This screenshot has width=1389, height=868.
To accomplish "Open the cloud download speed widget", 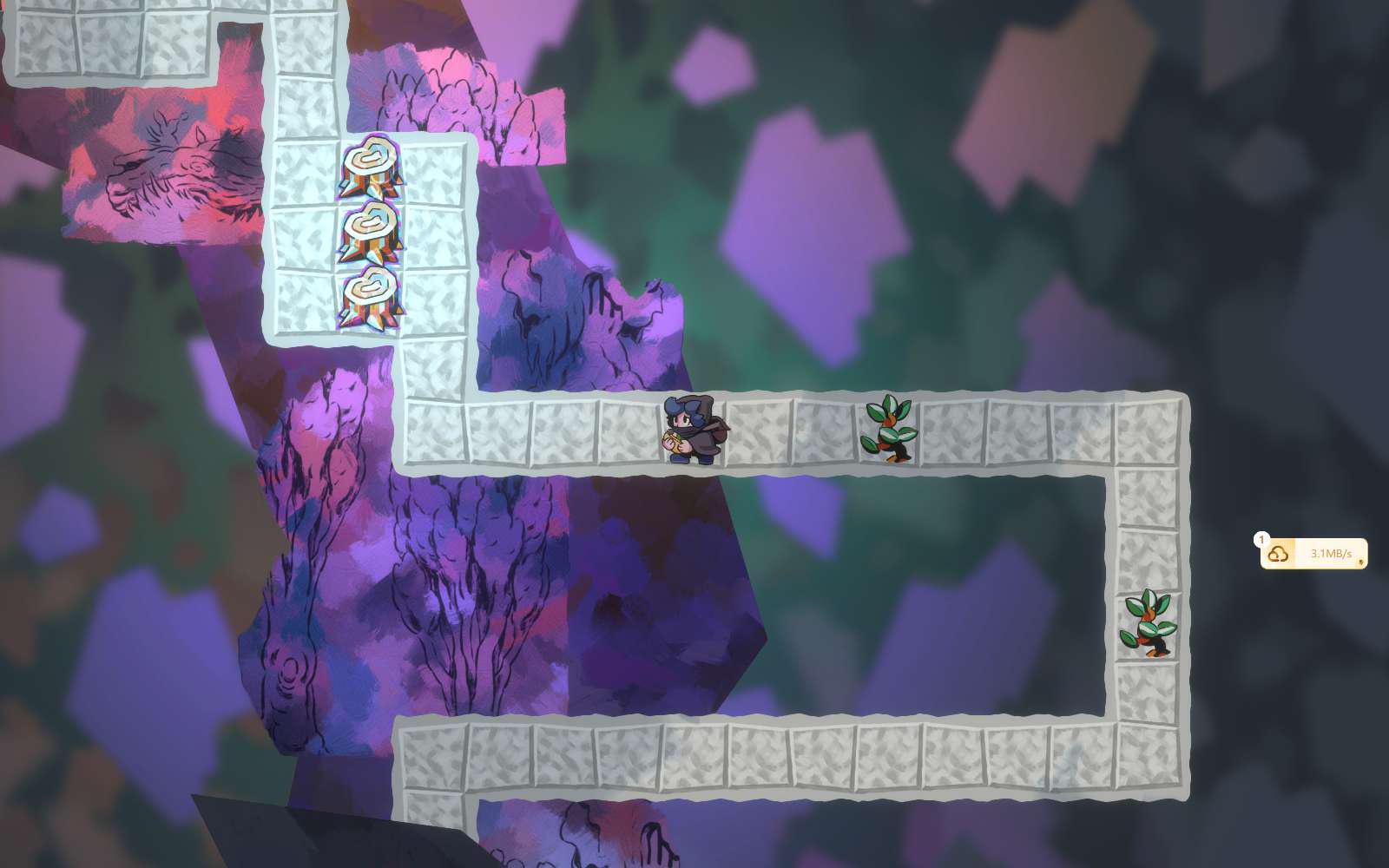I will coord(1313,554).
